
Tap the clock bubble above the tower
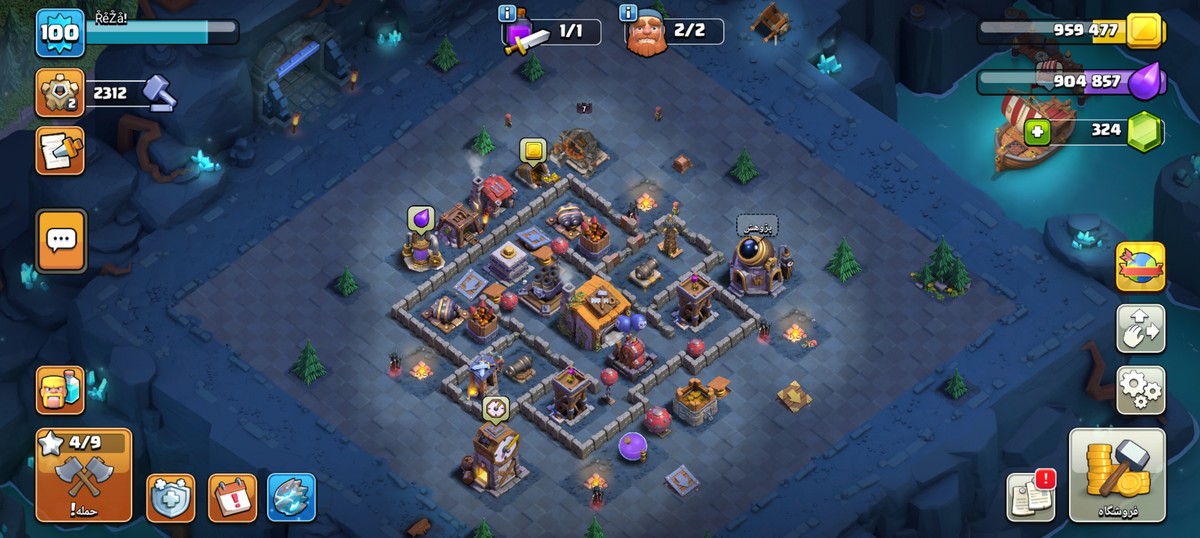pos(495,408)
